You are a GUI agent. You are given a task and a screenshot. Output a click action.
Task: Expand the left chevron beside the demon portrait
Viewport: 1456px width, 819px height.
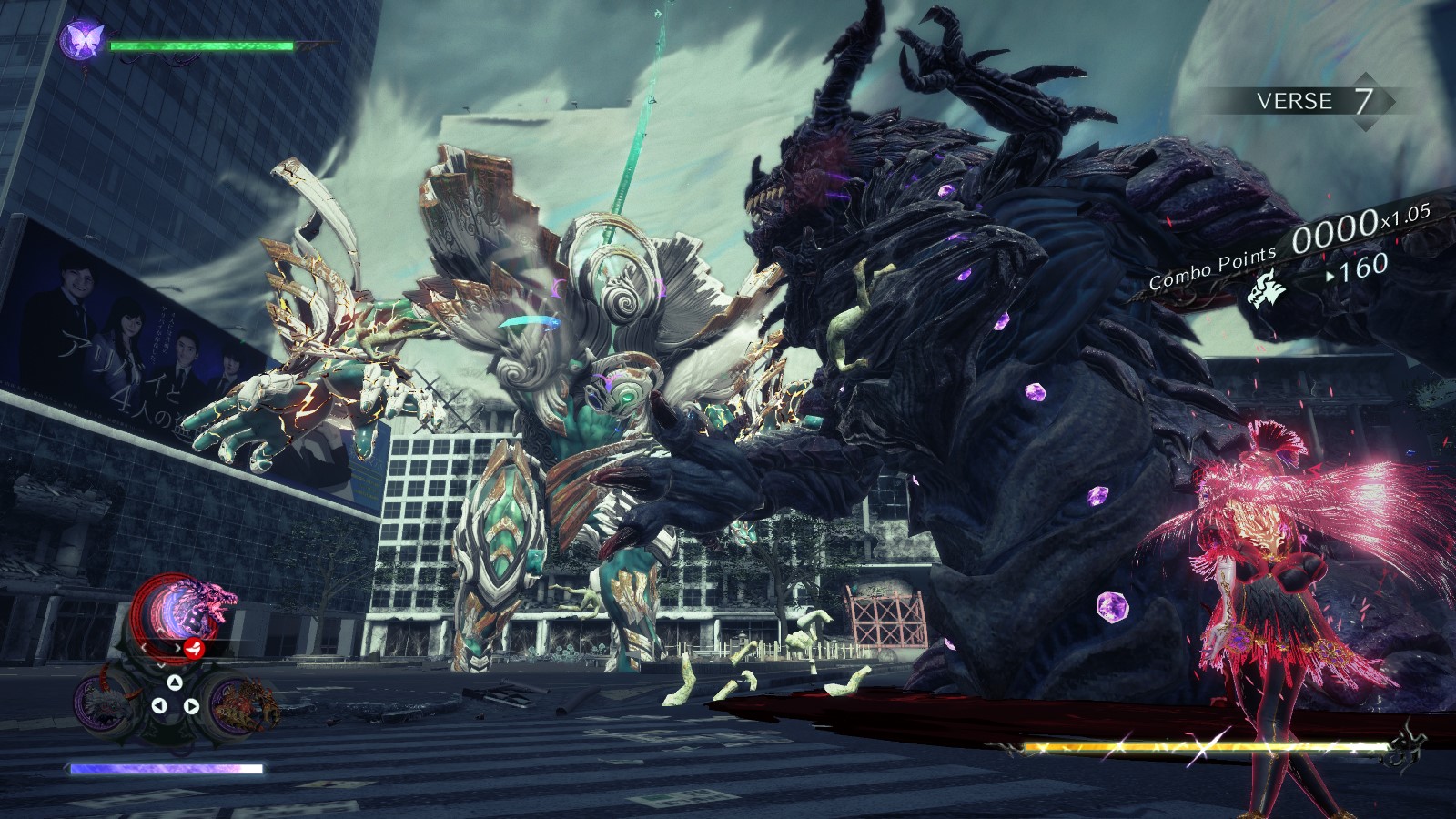click(x=143, y=647)
